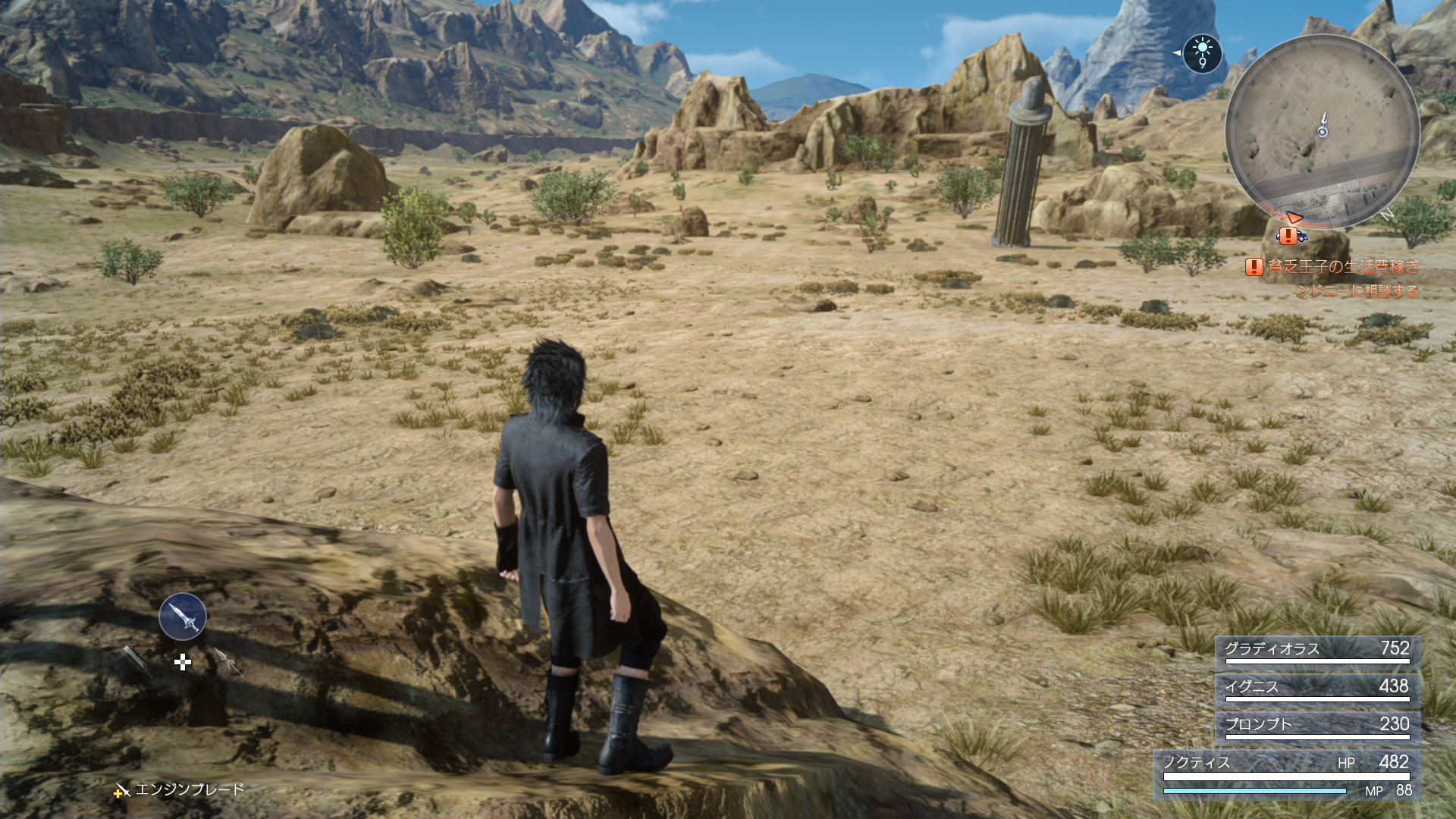Select Ignis's party row (イグニス)
Image resolution: width=1456 pixels, height=819 pixels.
[x=1318, y=689]
